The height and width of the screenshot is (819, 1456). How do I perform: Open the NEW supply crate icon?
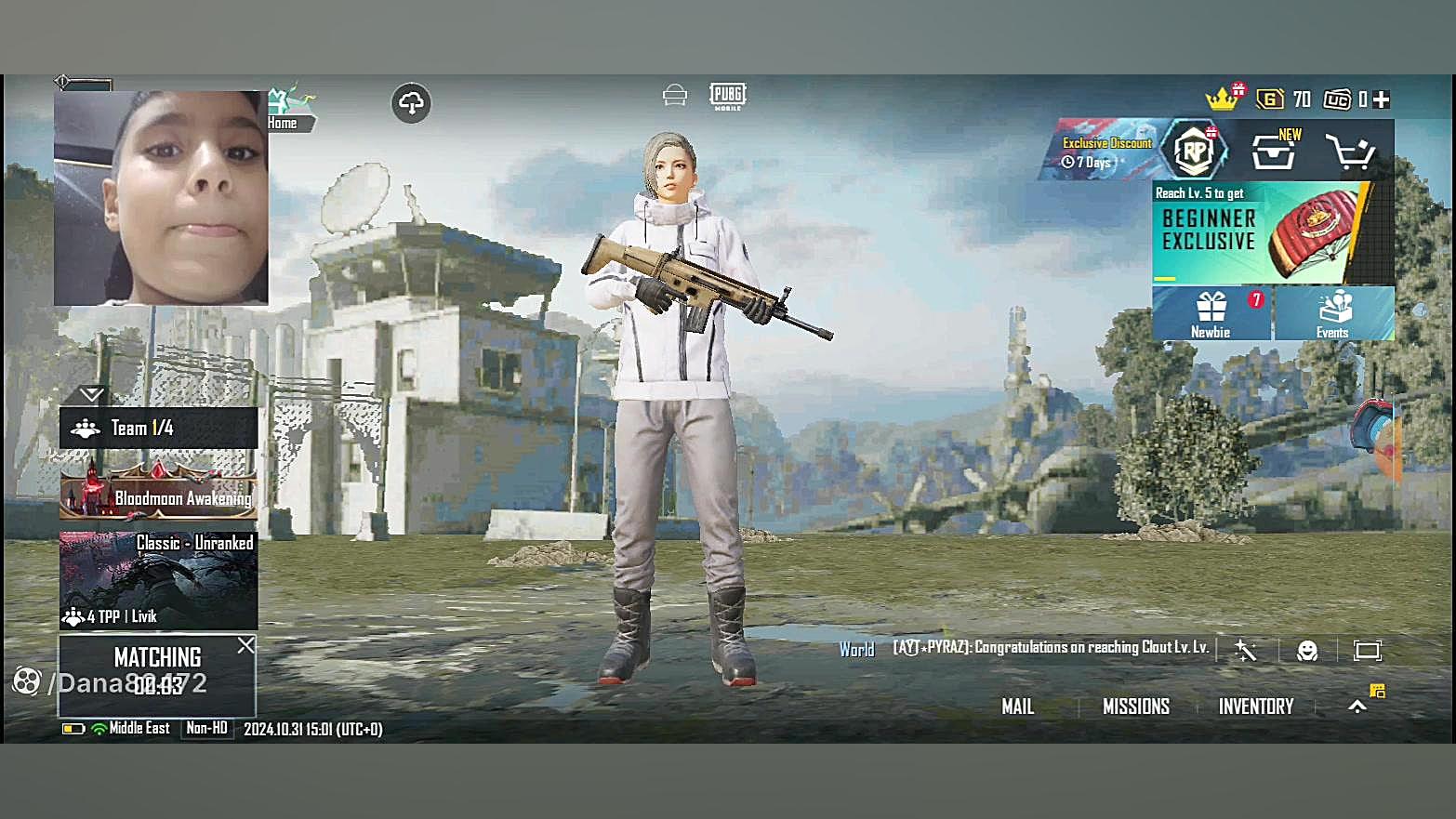coord(1274,152)
